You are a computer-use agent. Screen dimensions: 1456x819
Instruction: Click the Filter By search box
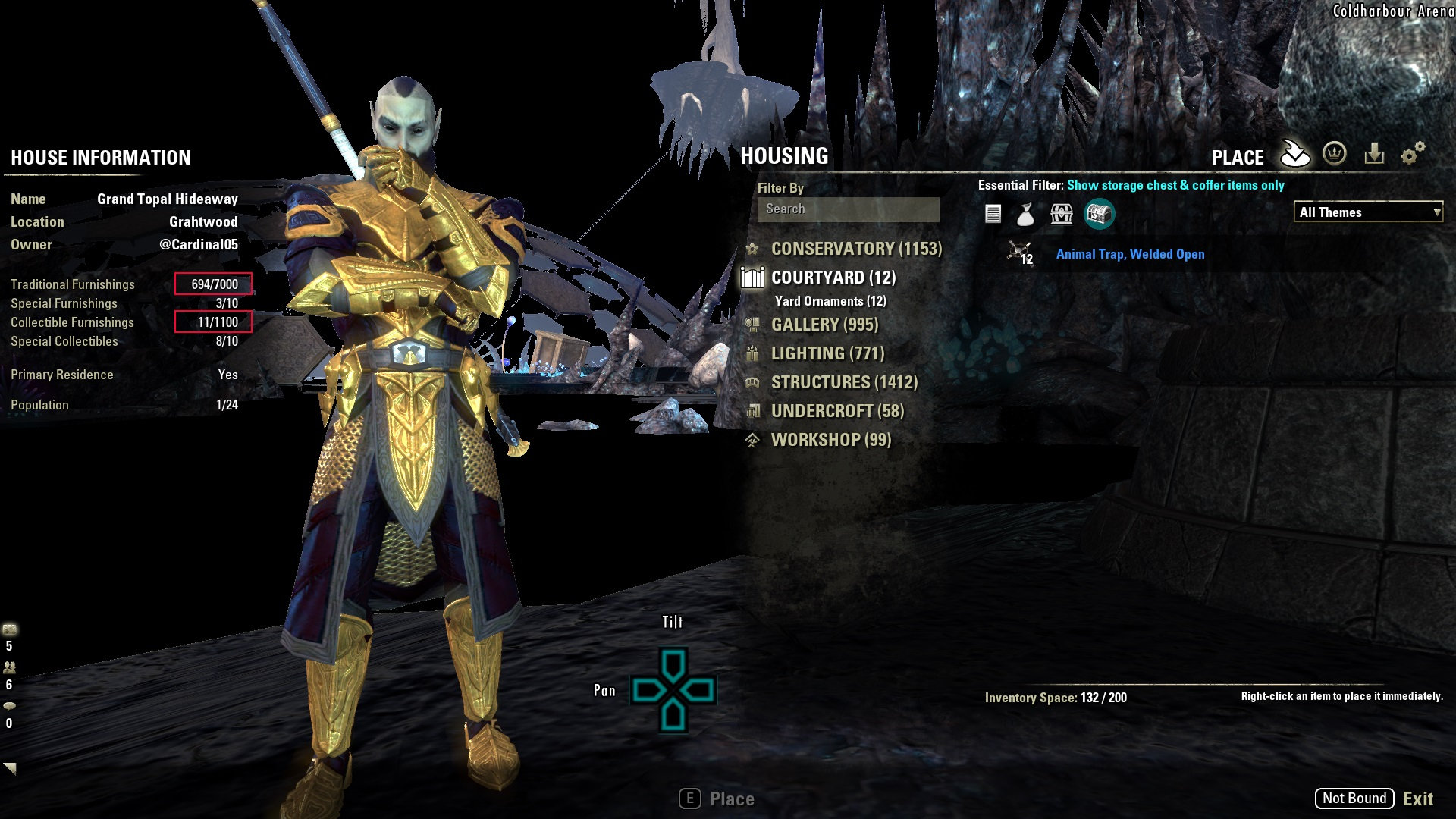[x=848, y=209]
